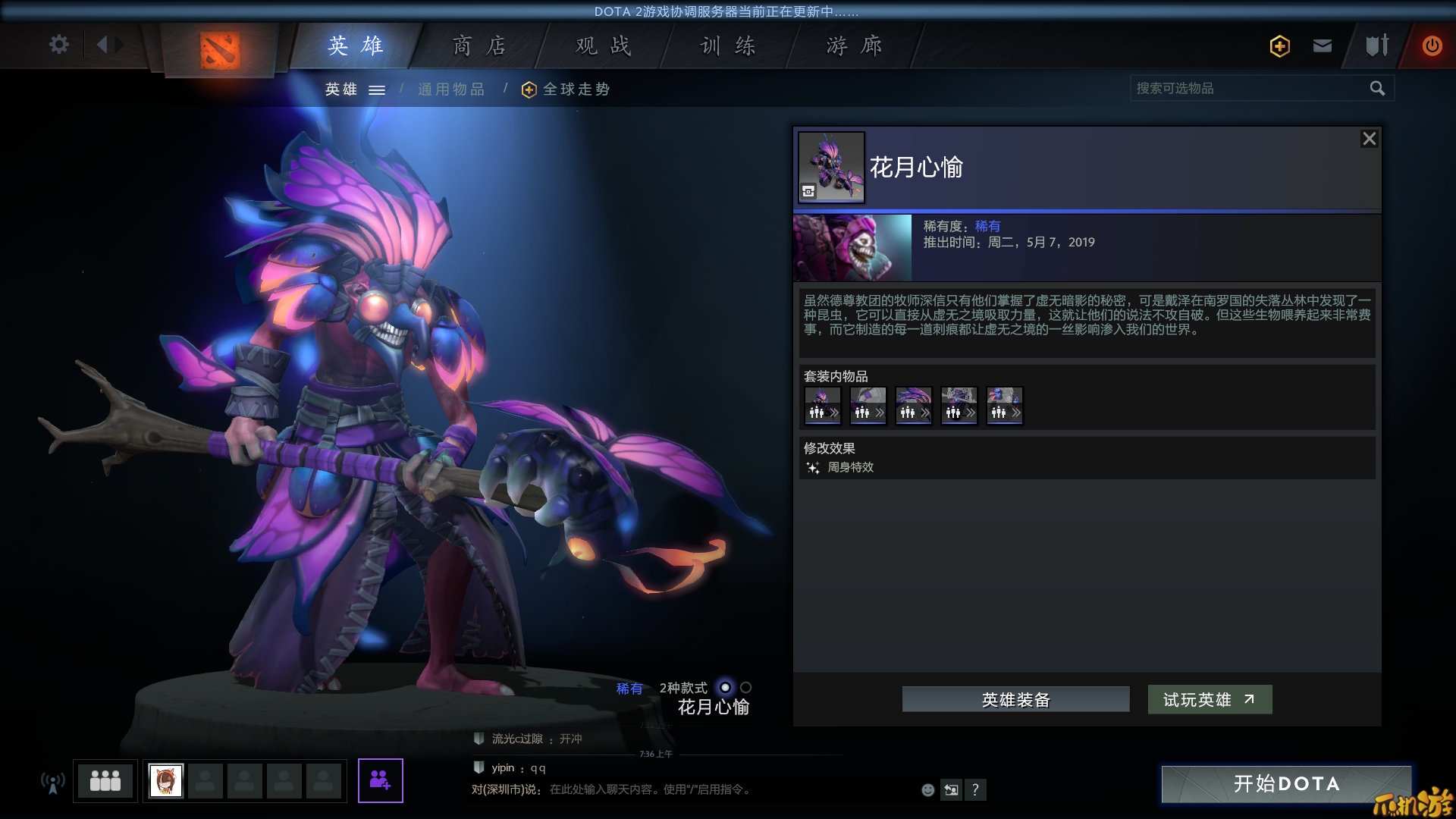Open the hero list hamburger menu beside 英雄
Screen dimensions: 1456x819
click(377, 89)
